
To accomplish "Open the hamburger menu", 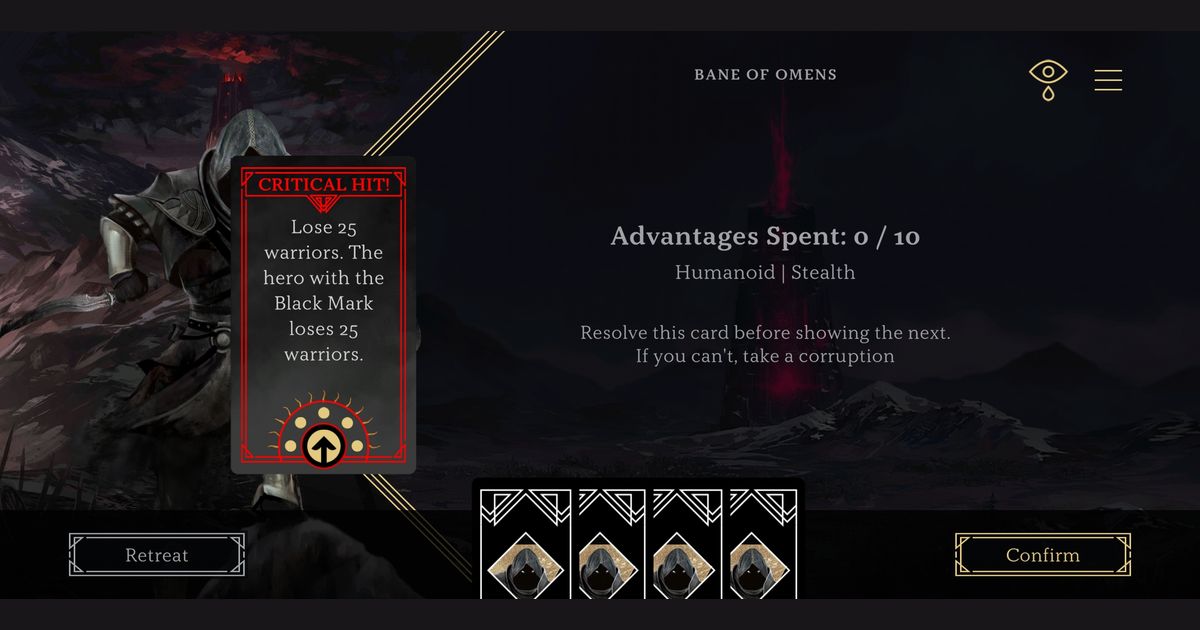I will coord(1108,80).
